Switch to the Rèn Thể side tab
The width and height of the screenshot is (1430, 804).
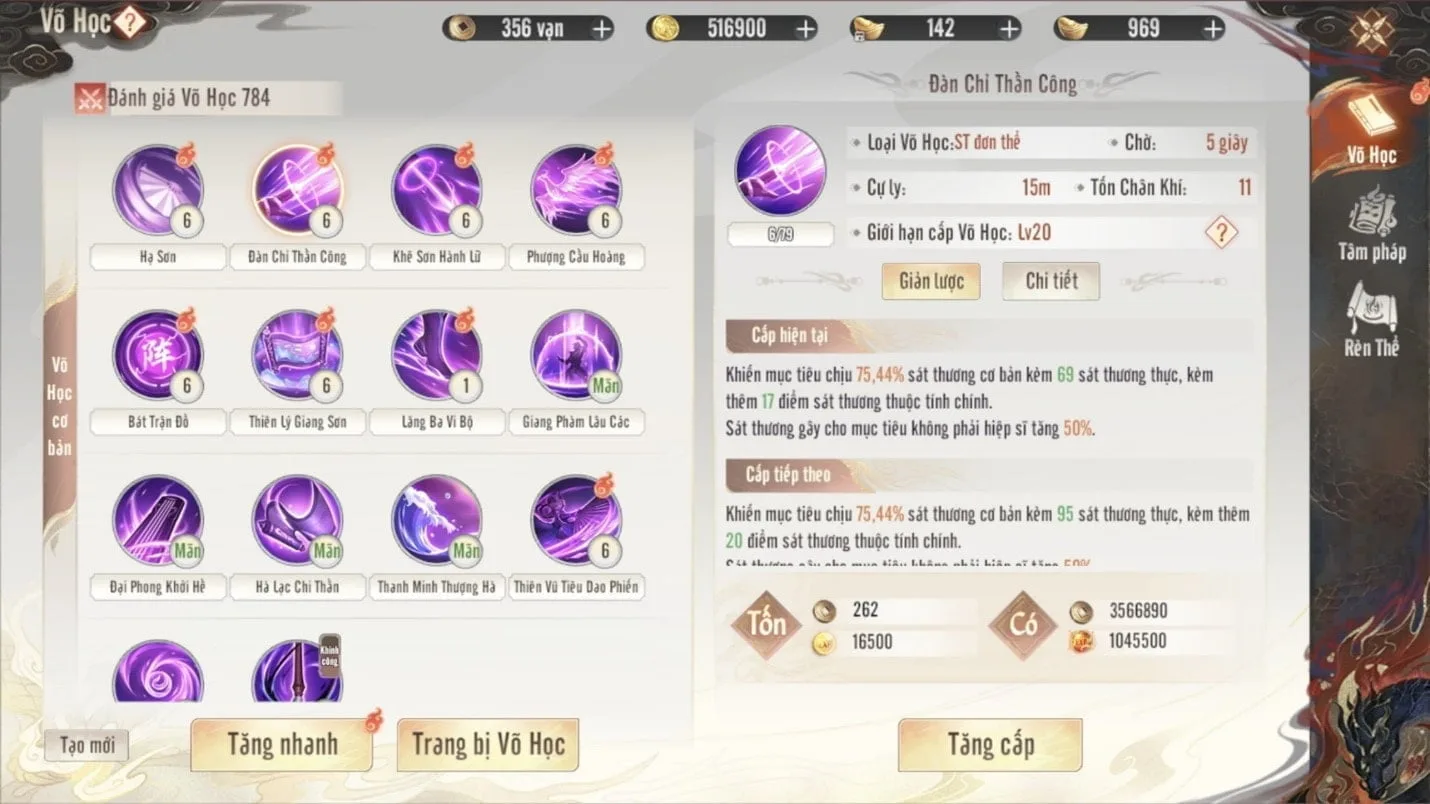(x=1372, y=322)
